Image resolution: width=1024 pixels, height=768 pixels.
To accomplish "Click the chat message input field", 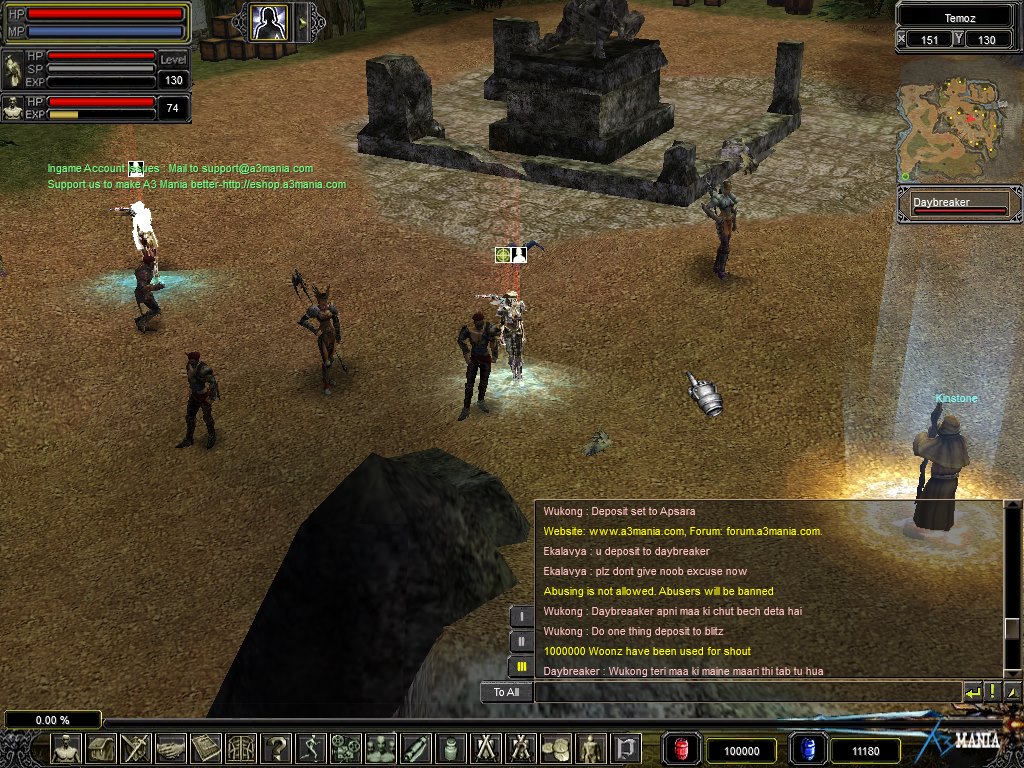I will tap(747, 691).
